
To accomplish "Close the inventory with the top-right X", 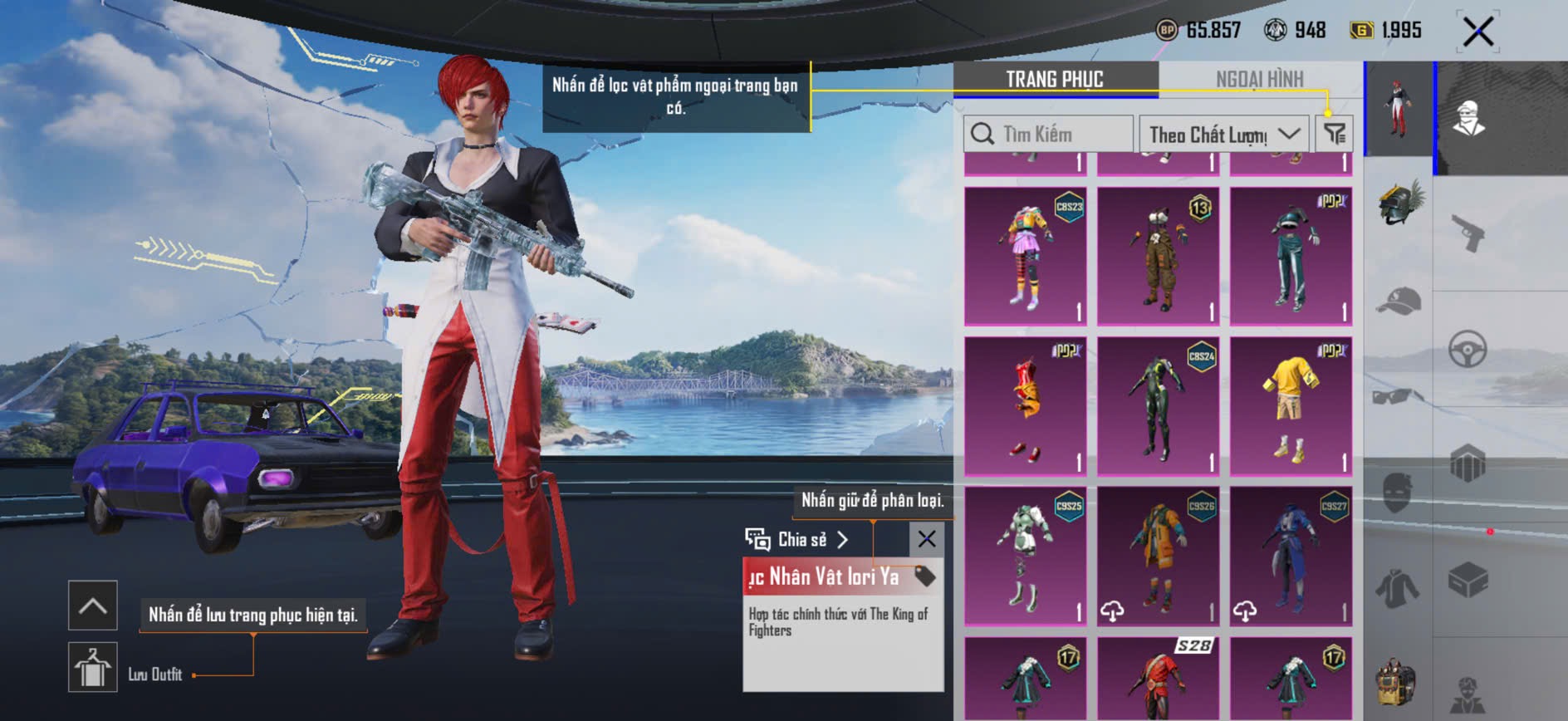I will [x=1478, y=32].
